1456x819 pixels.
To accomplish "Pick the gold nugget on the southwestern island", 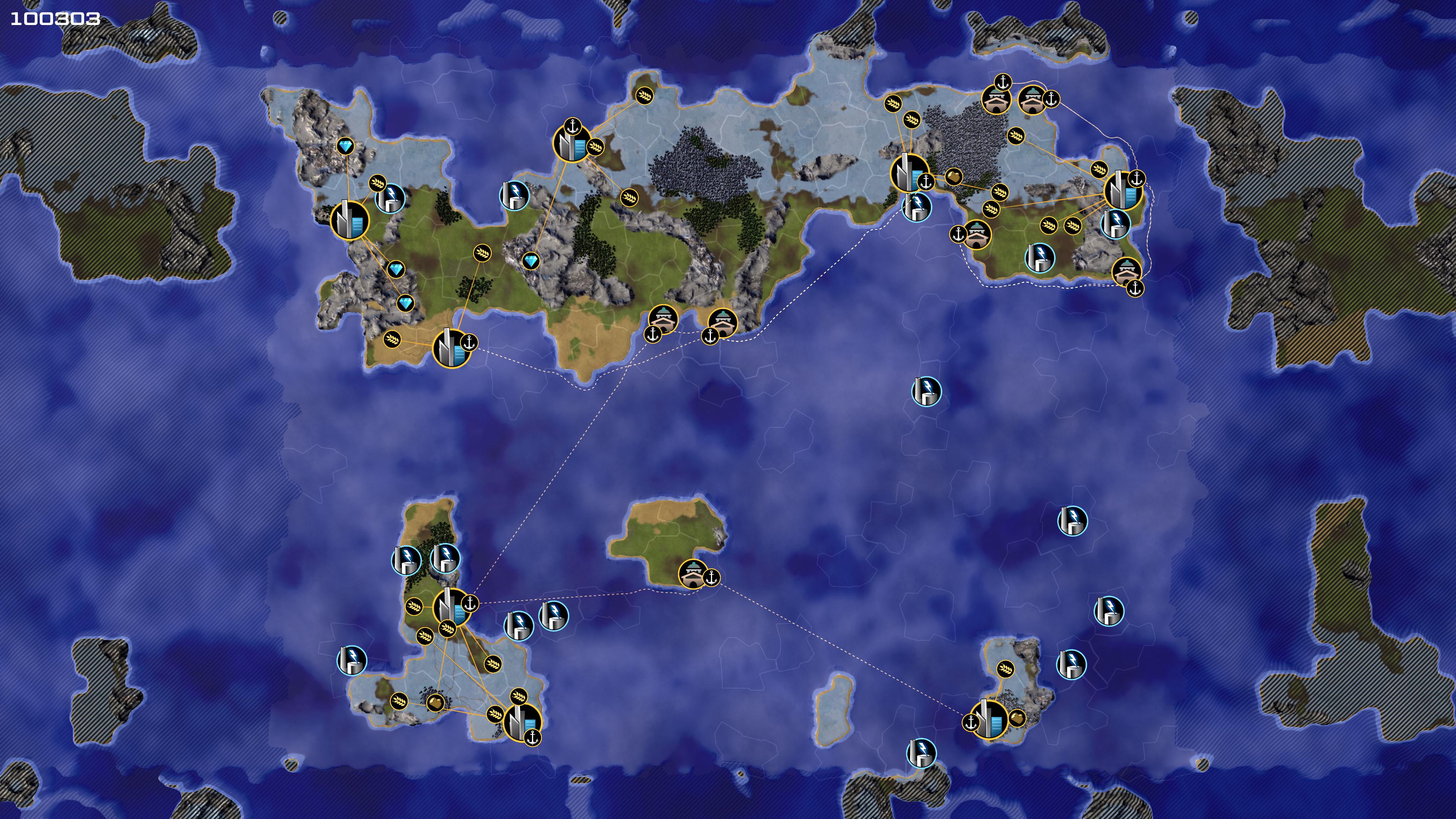I will [435, 703].
